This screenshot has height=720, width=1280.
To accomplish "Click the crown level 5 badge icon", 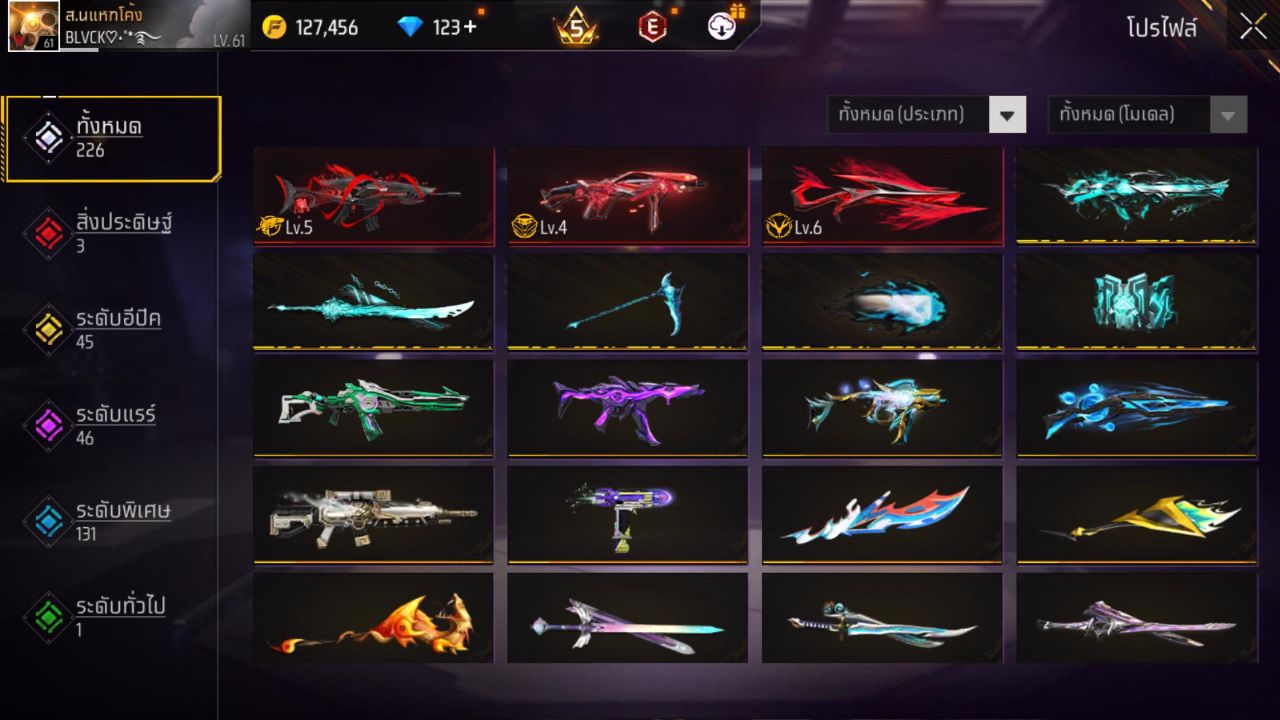I will coord(577,27).
